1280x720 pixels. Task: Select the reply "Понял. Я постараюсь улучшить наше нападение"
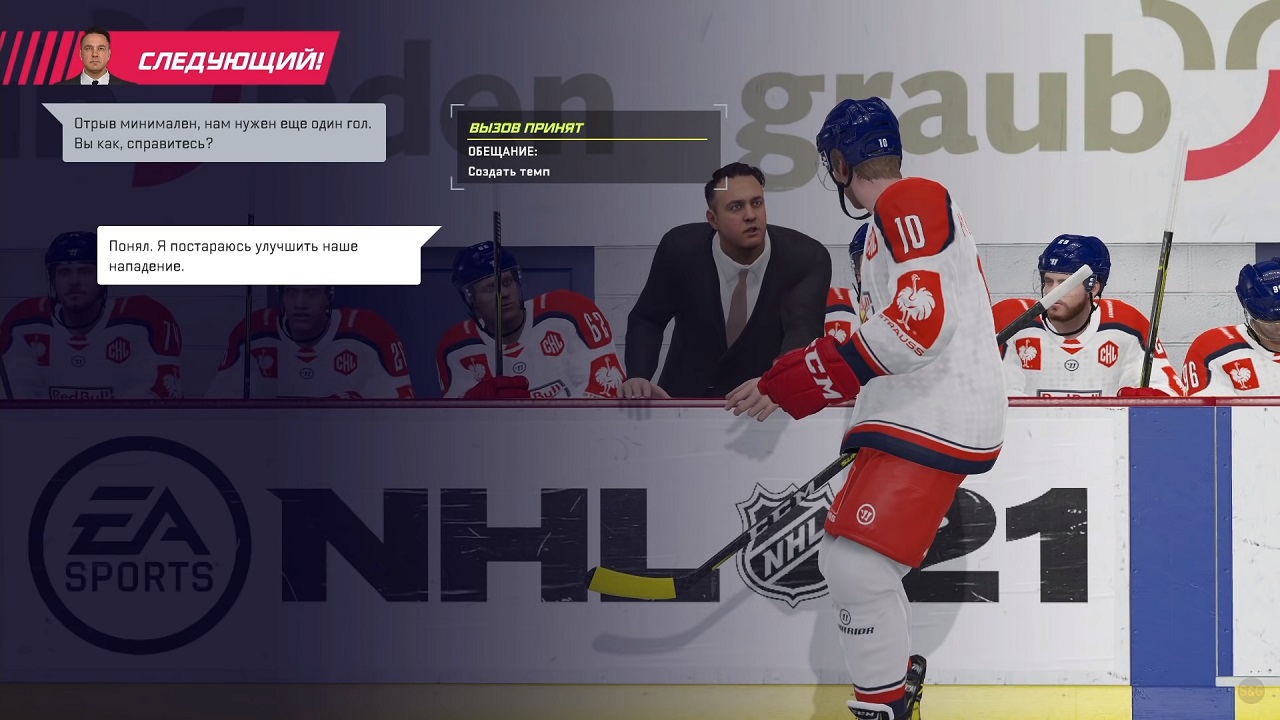[x=258, y=255]
